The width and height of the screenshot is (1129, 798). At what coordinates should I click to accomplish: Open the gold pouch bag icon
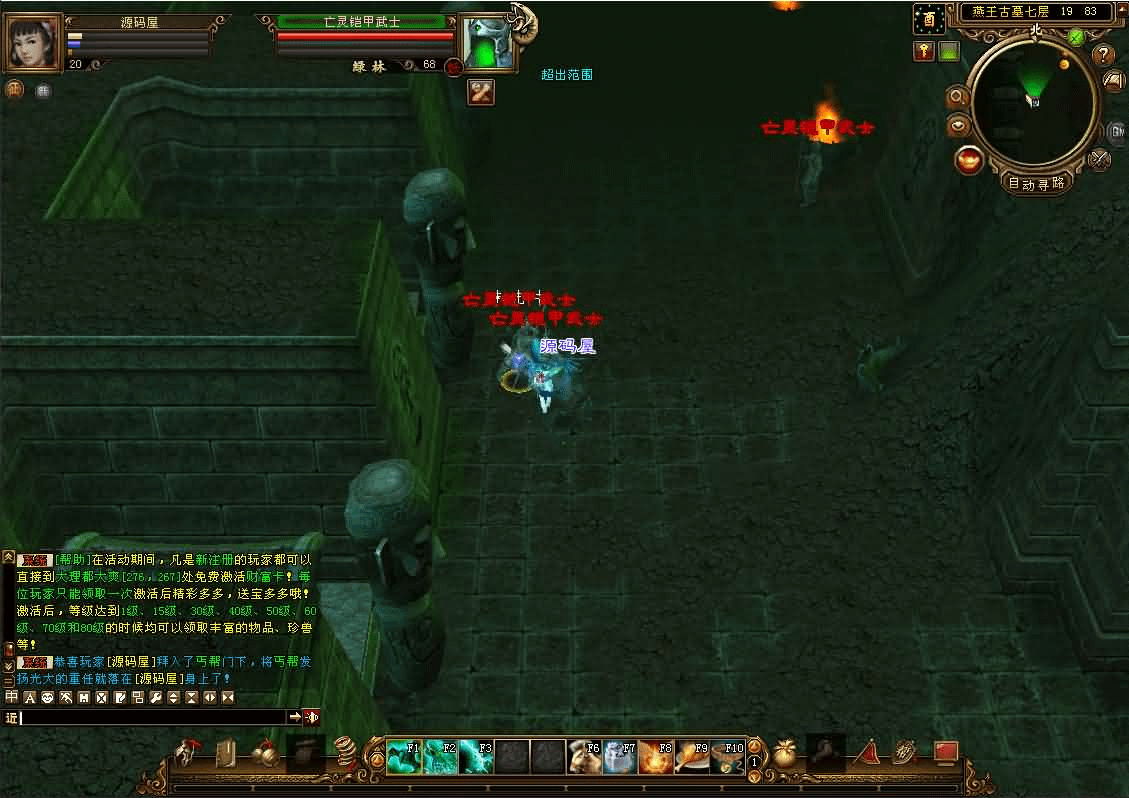point(785,754)
